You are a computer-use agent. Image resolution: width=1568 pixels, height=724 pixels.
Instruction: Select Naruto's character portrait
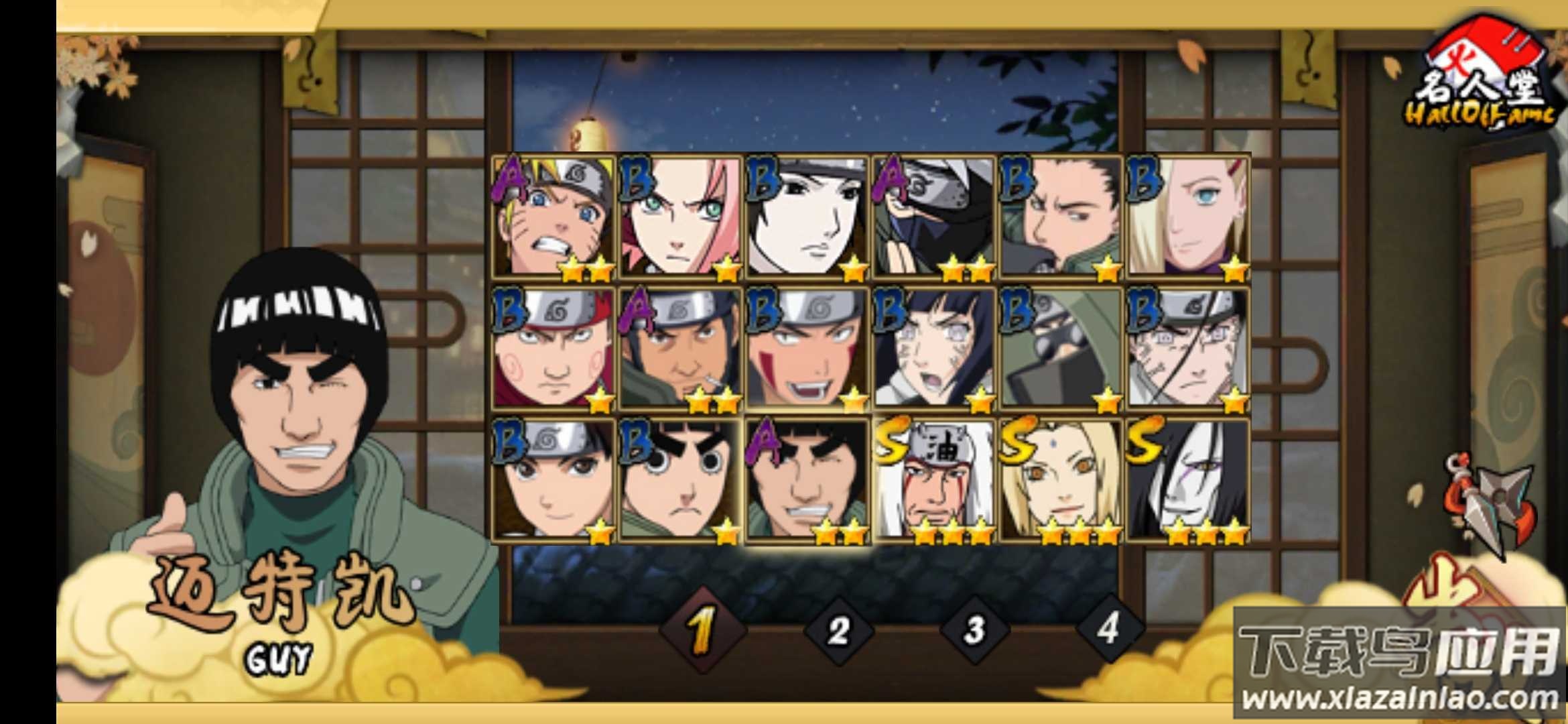click(x=553, y=217)
